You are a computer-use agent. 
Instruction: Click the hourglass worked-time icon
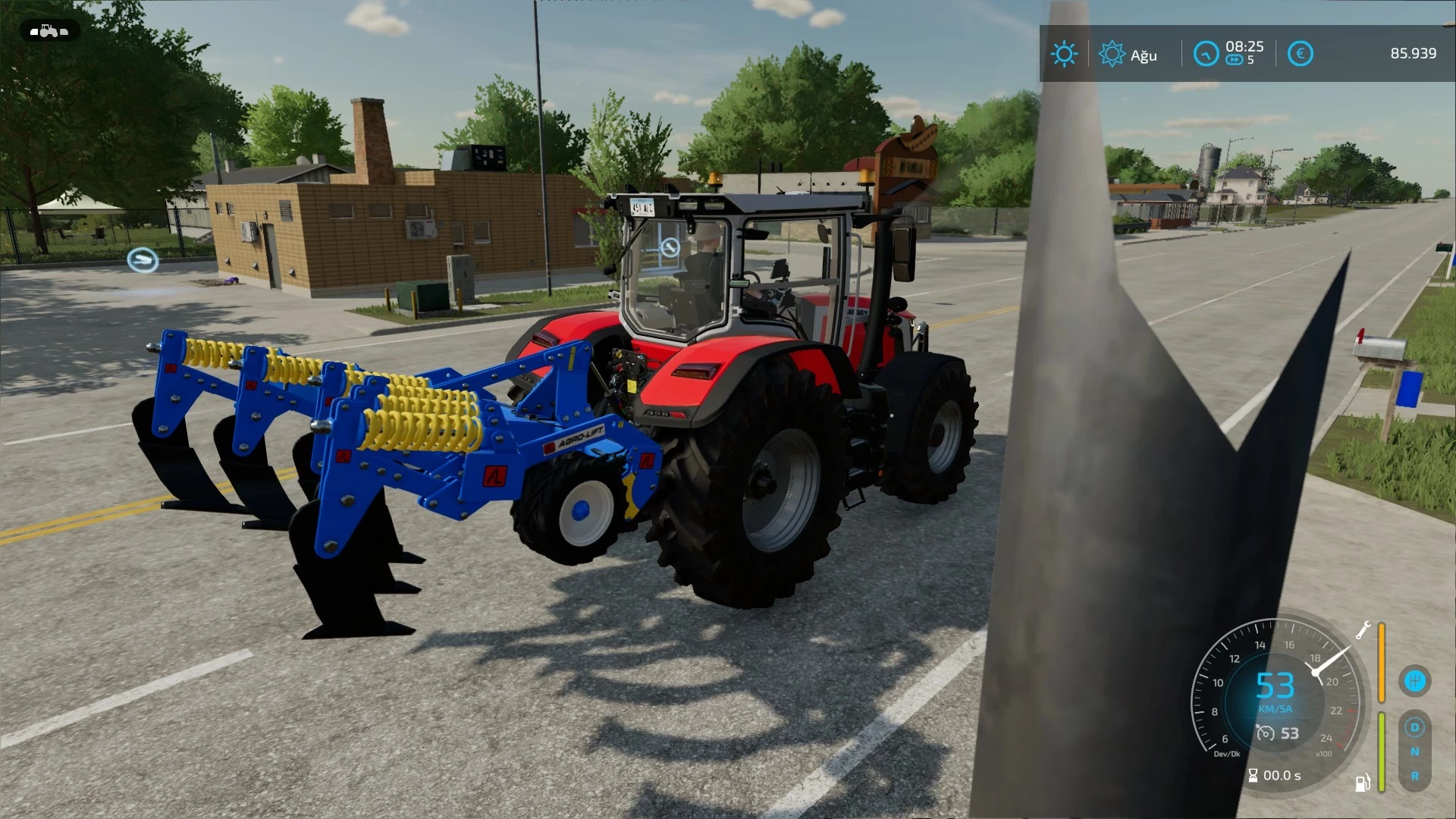(1253, 774)
